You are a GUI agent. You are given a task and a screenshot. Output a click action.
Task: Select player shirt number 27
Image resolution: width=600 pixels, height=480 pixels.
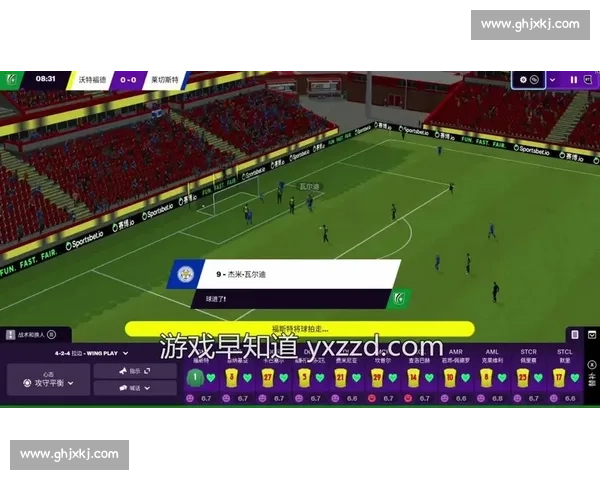pyautogui.click(x=267, y=377)
